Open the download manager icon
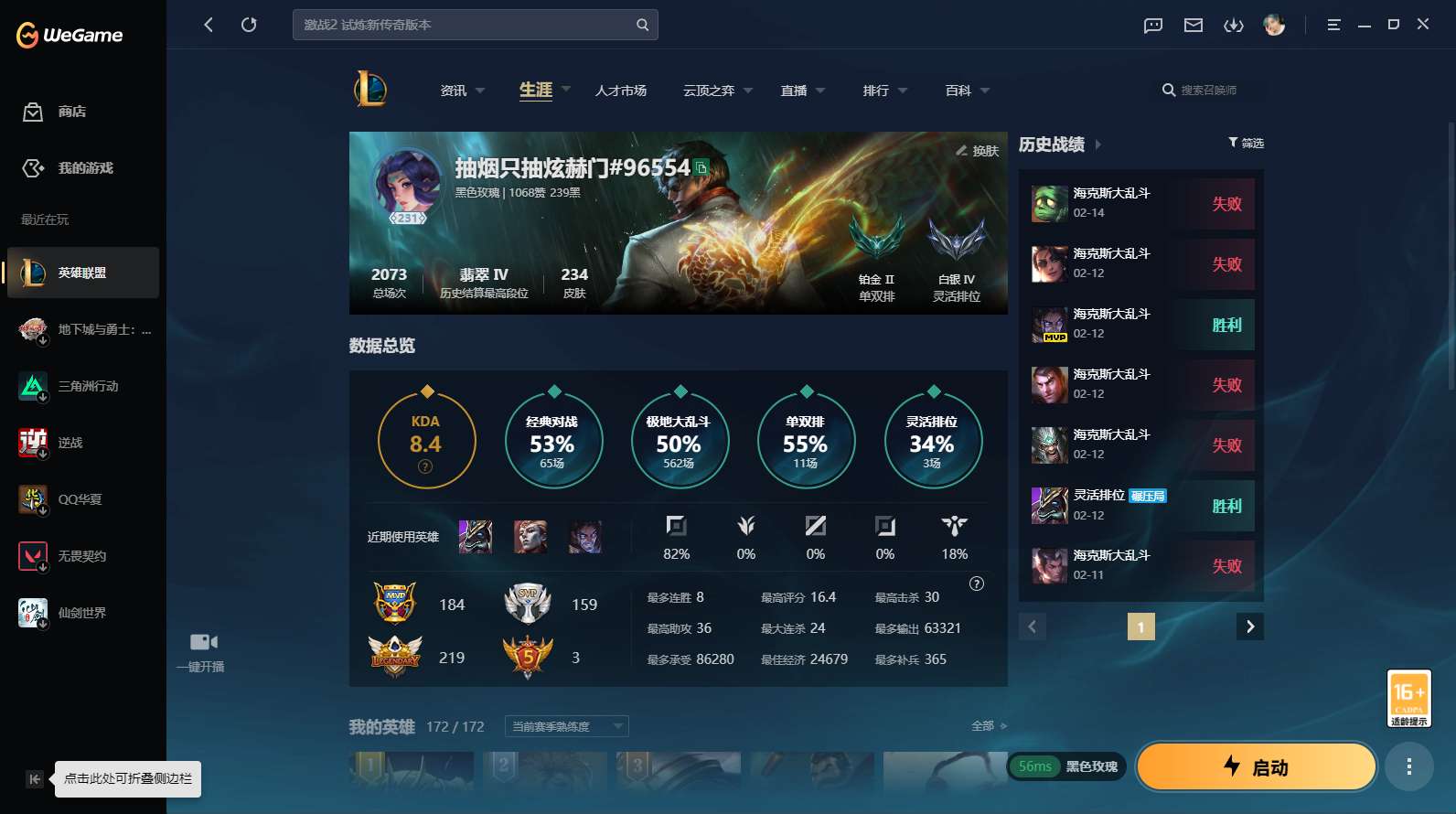 coord(1234,26)
